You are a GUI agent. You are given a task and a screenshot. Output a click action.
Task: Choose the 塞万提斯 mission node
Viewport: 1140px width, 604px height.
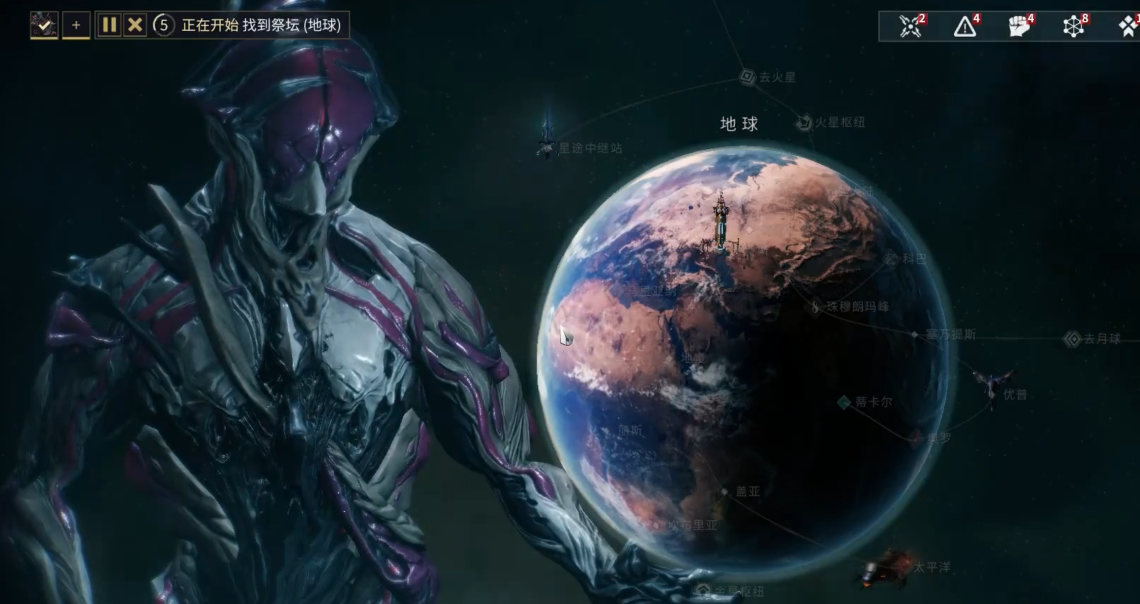coord(914,334)
